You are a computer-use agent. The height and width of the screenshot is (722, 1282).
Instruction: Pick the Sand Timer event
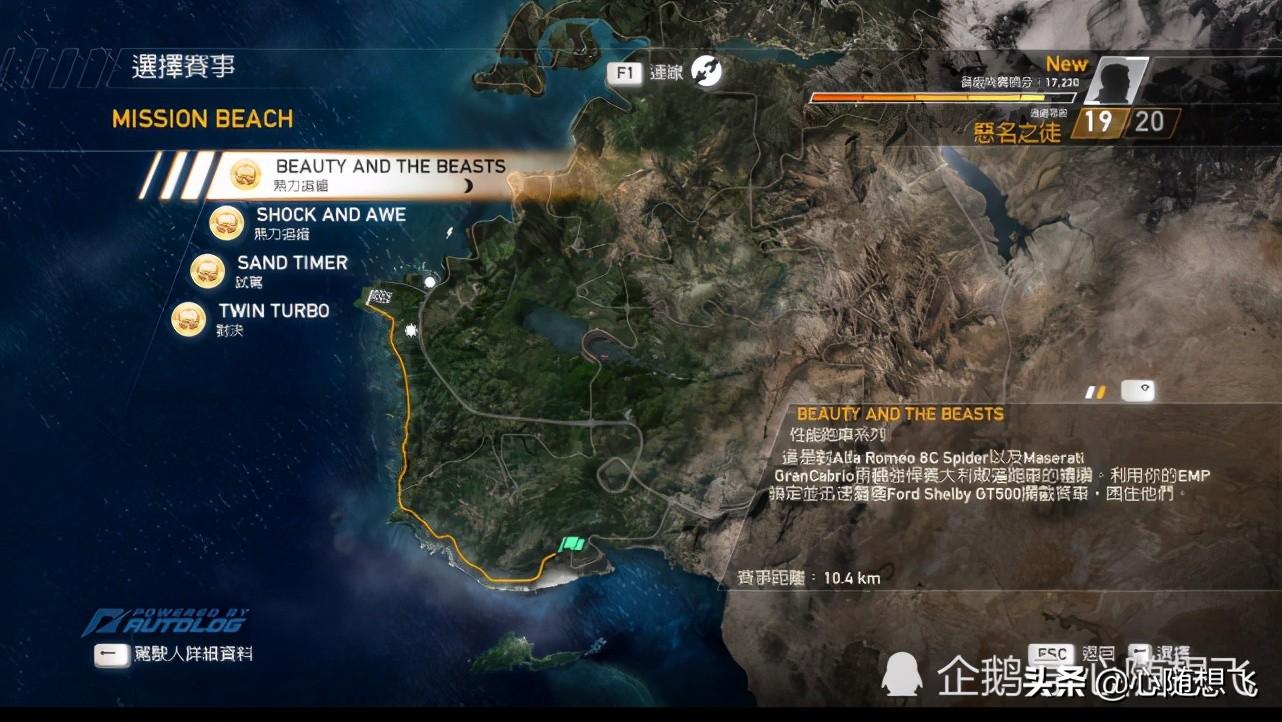click(291, 264)
